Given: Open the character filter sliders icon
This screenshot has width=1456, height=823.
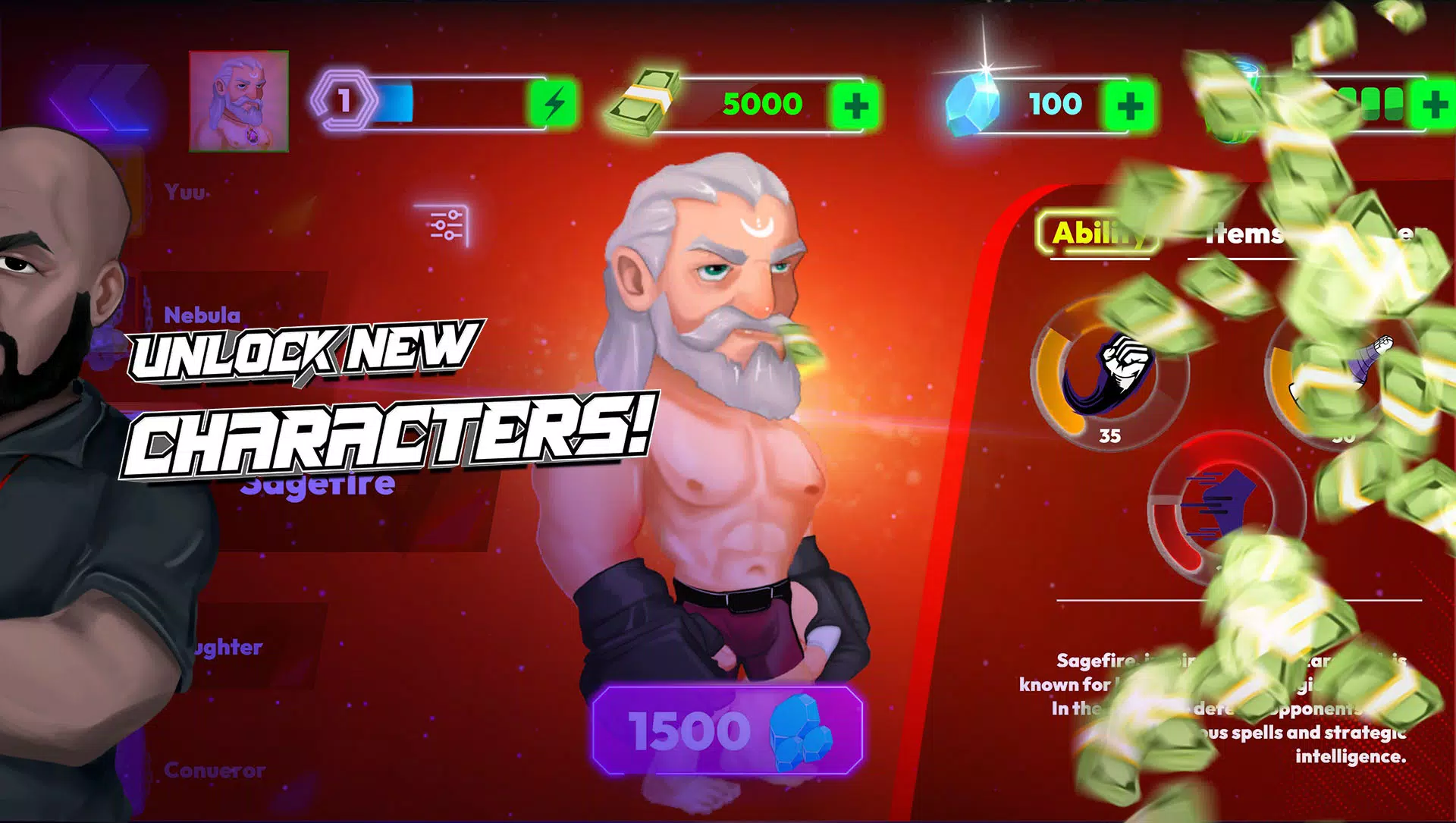Looking at the screenshot, I should 444,224.
